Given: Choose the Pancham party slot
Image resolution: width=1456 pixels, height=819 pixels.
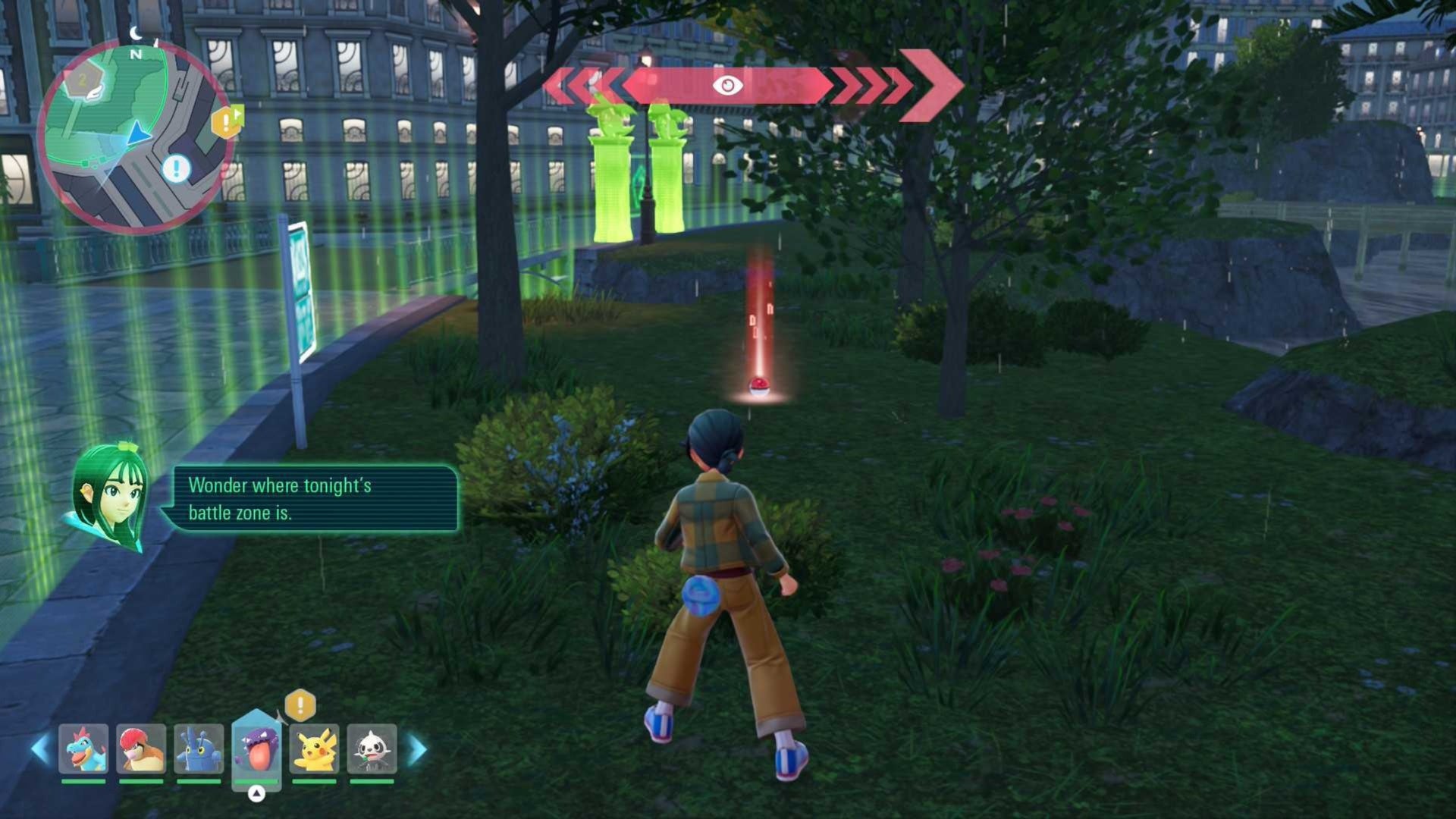Looking at the screenshot, I should point(372,748).
